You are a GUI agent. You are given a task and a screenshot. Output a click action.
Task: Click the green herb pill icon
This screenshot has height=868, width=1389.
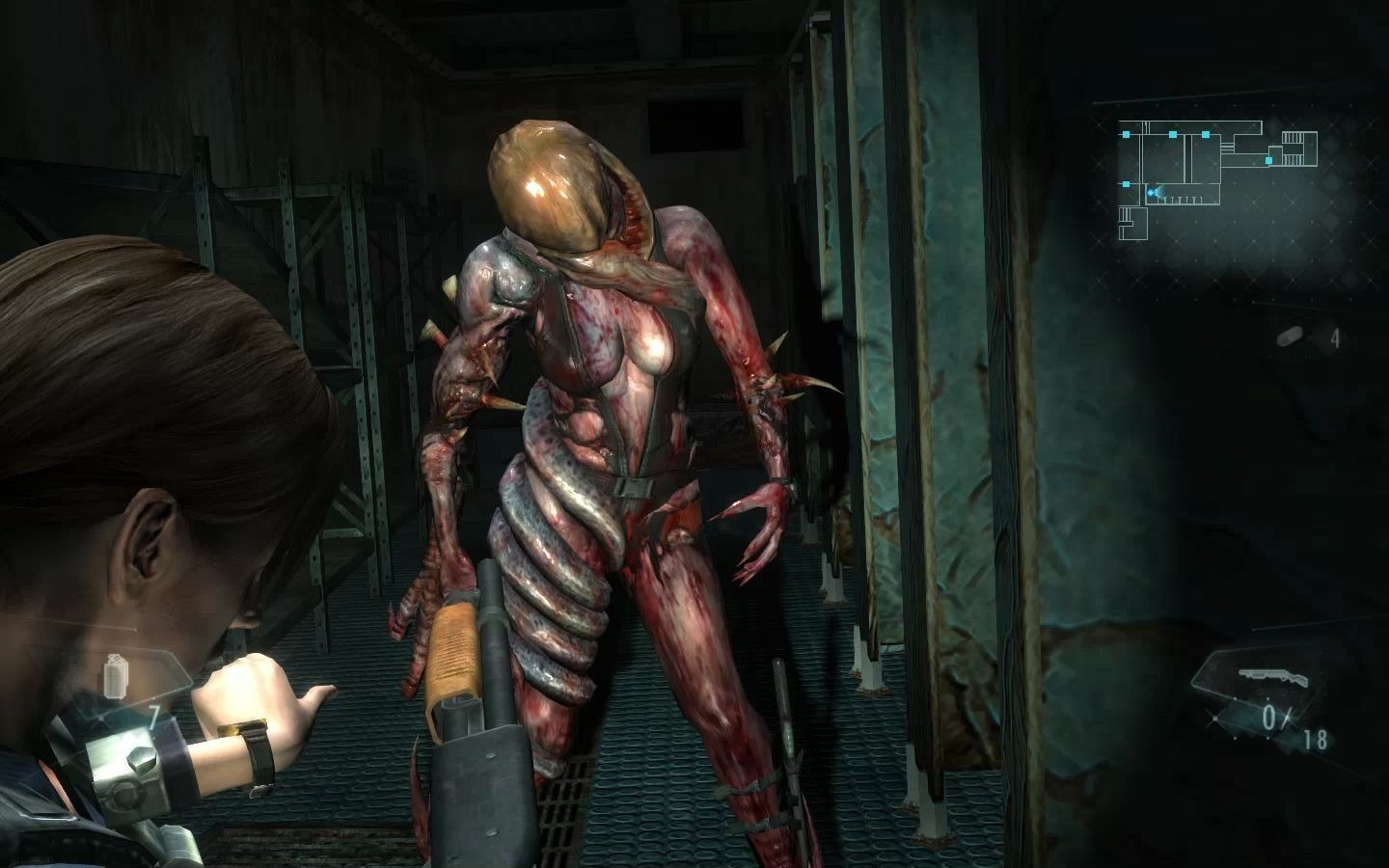point(1289,338)
